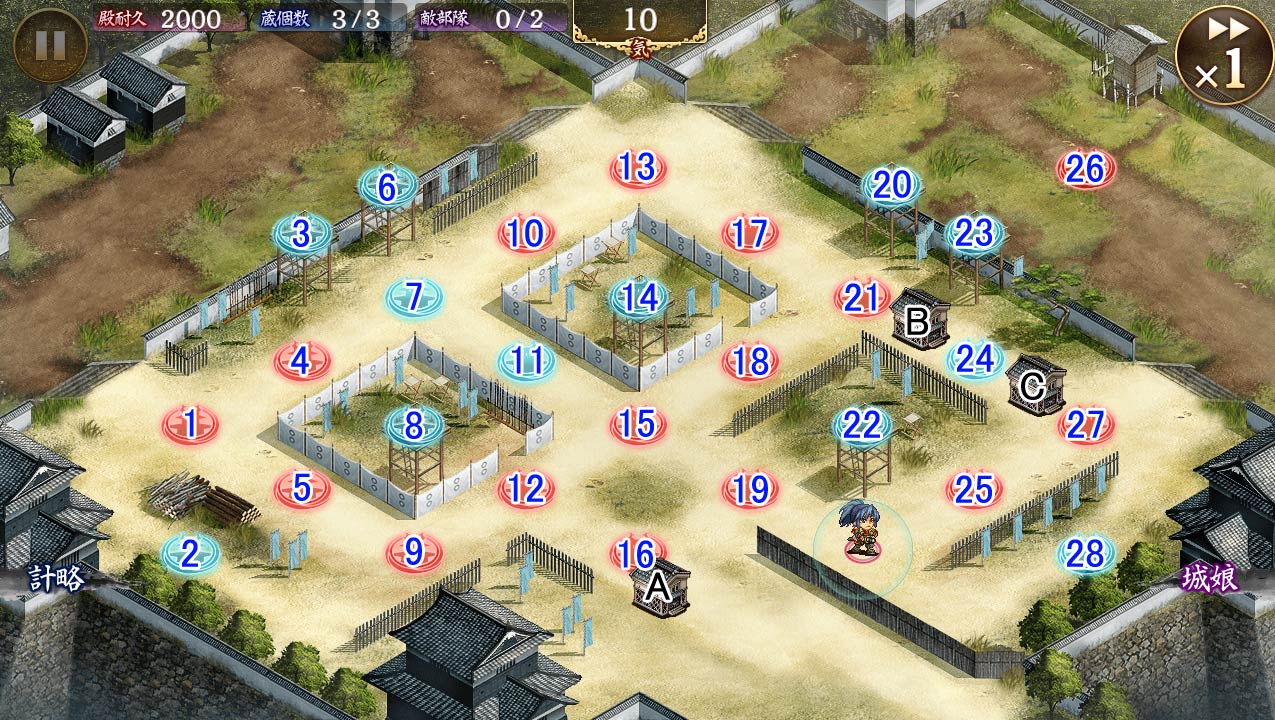Choose blue tower tile 14
This screenshot has width=1275, height=720.
640,297
